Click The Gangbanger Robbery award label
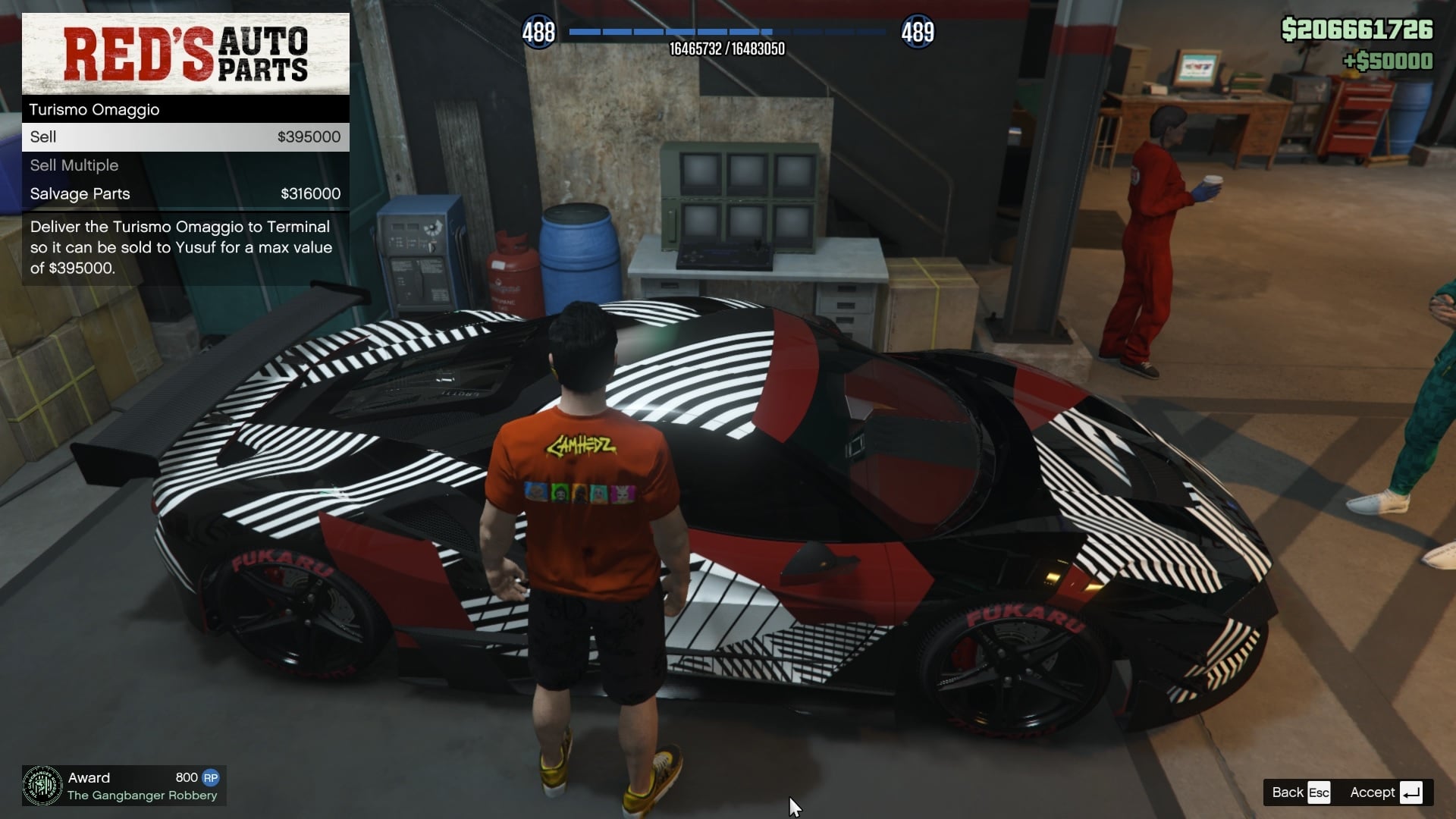The width and height of the screenshot is (1456, 819). (141, 795)
